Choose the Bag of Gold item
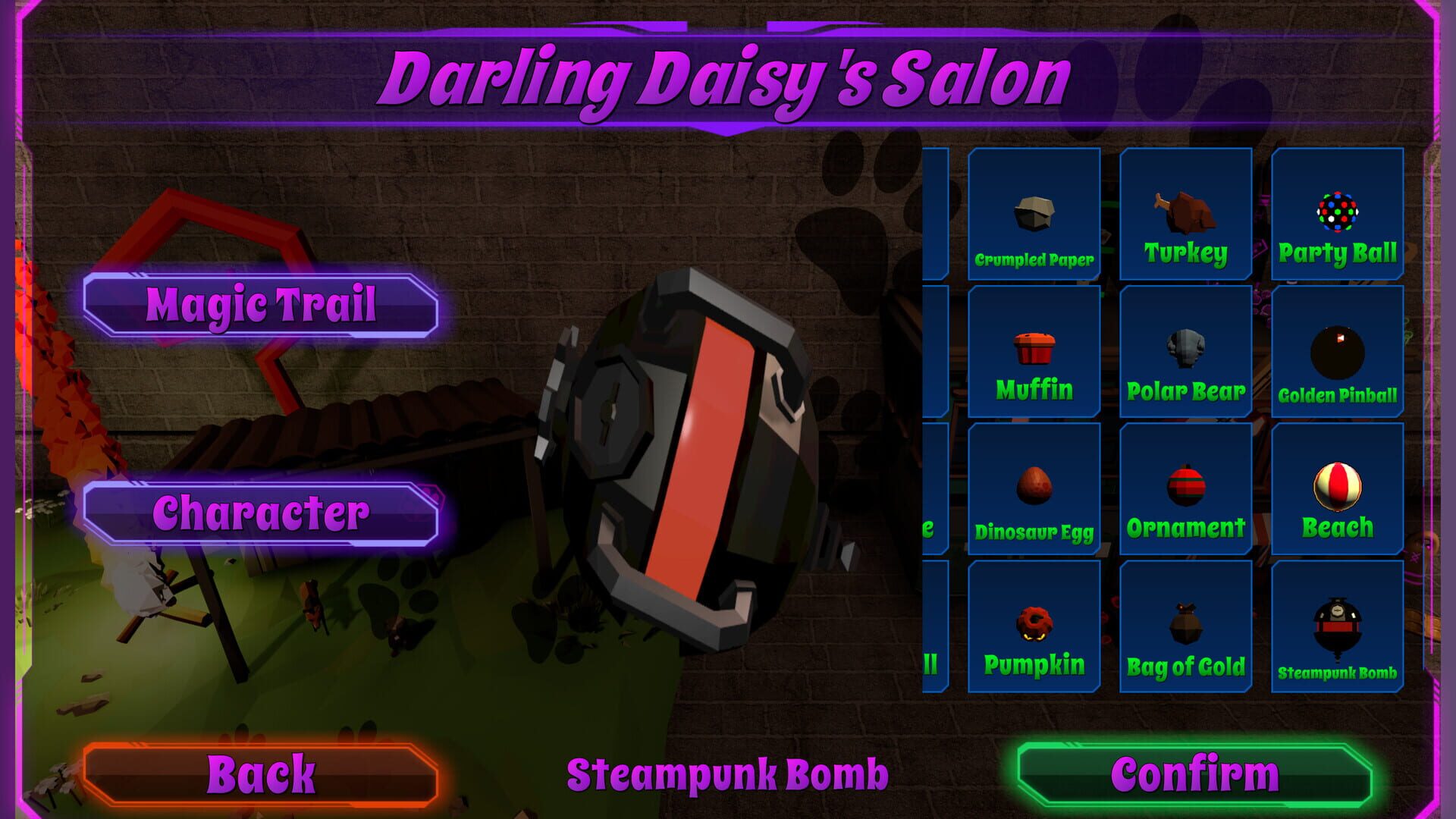The height and width of the screenshot is (819, 1456). pyautogui.click(x=1185, y=626)
